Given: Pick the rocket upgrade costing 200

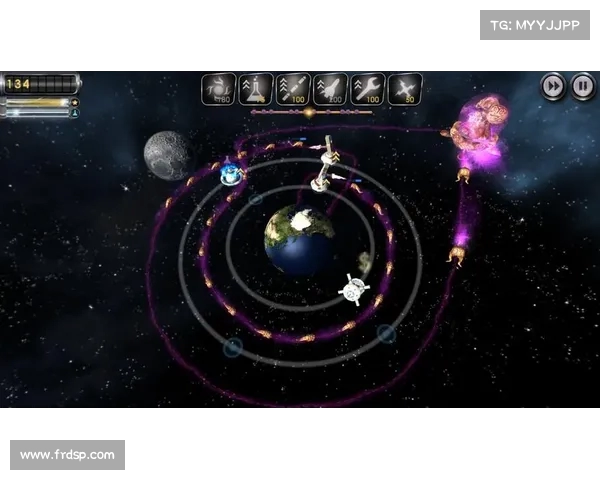Looking at the screenshot, I should 330,89.
